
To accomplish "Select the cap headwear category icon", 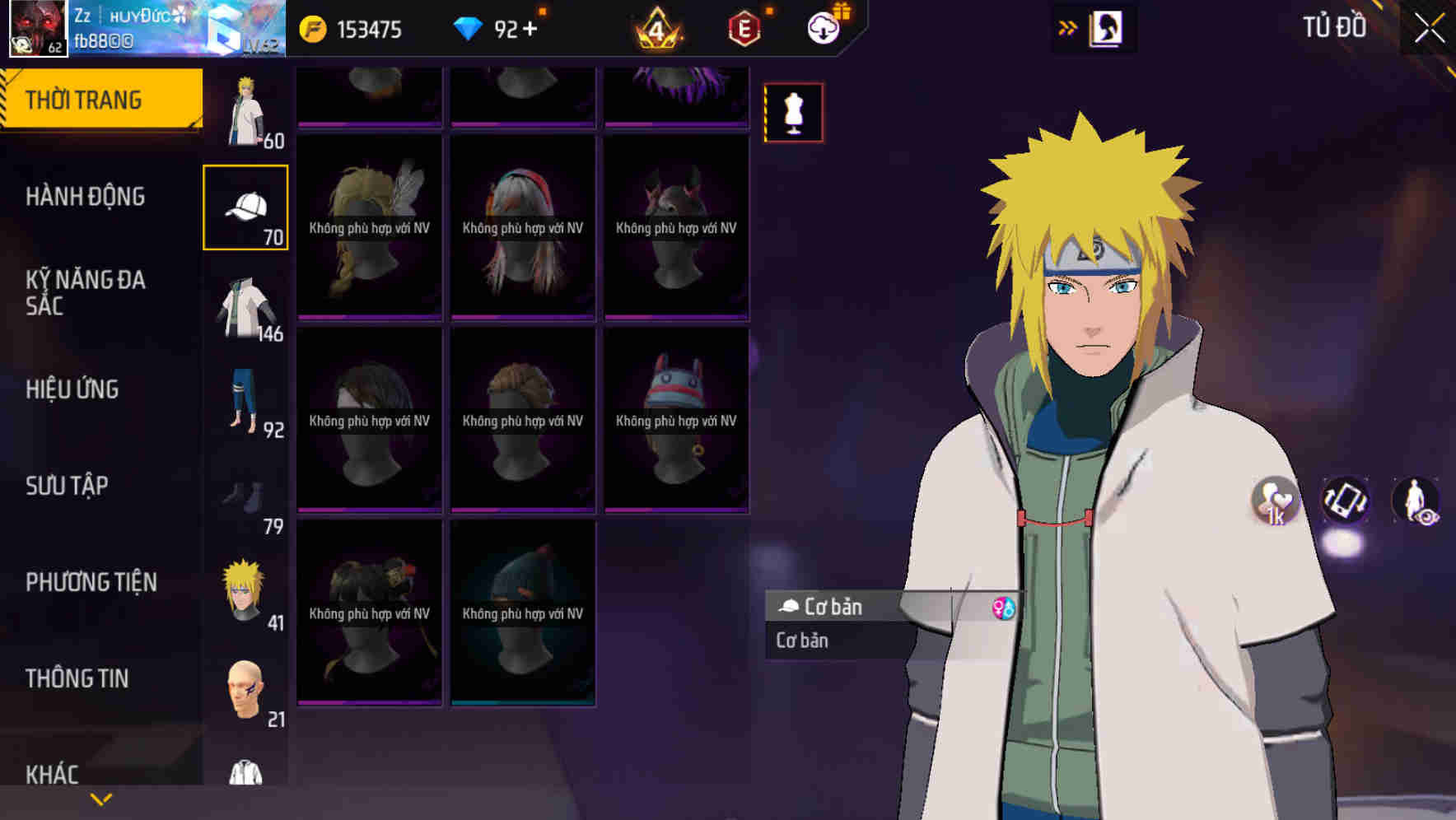I will click(245, 205).
